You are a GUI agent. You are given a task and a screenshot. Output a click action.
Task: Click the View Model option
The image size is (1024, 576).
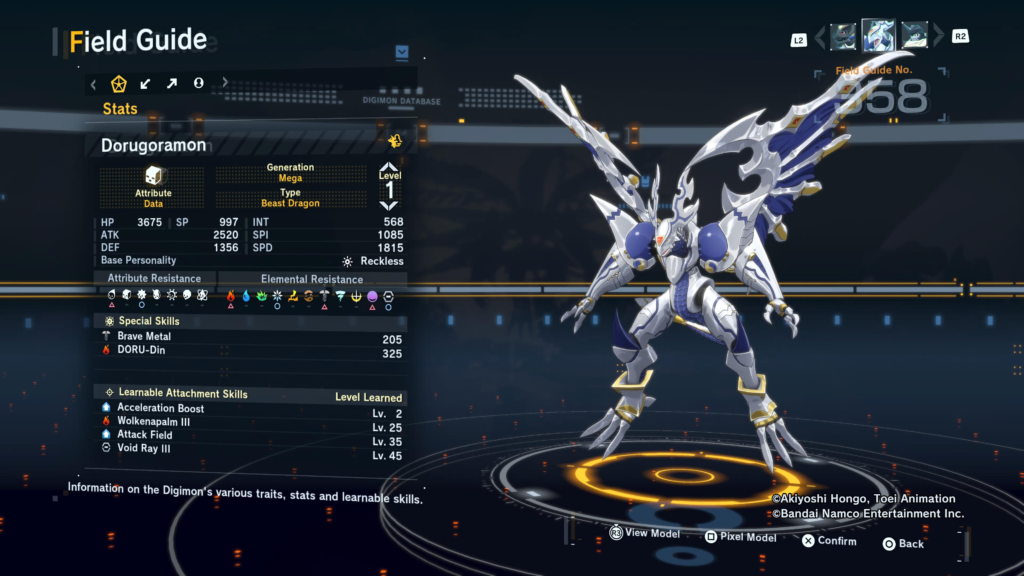644,534
